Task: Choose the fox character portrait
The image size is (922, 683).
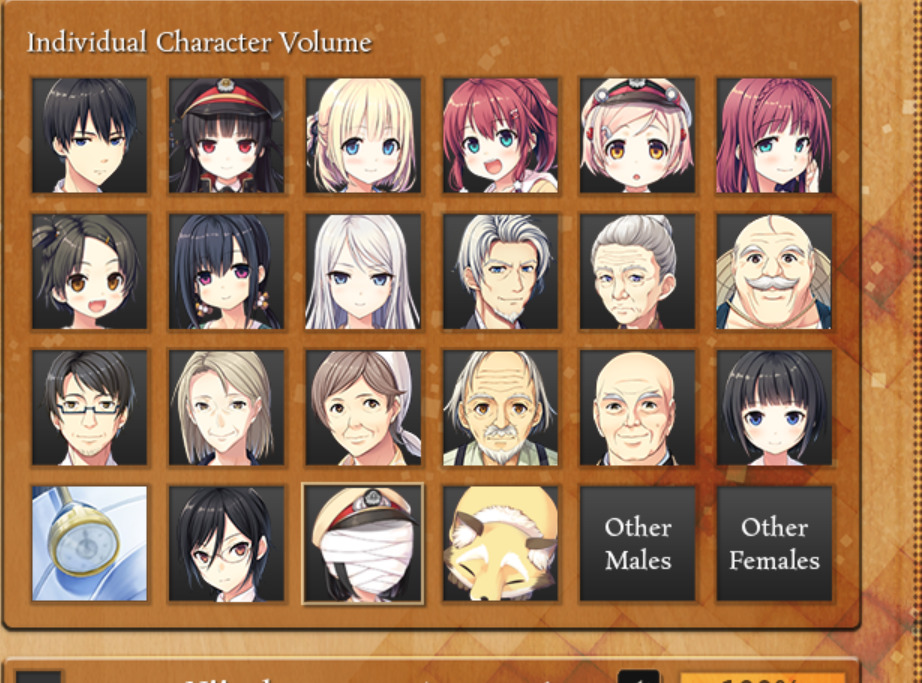Action: [x=500, y=543]
